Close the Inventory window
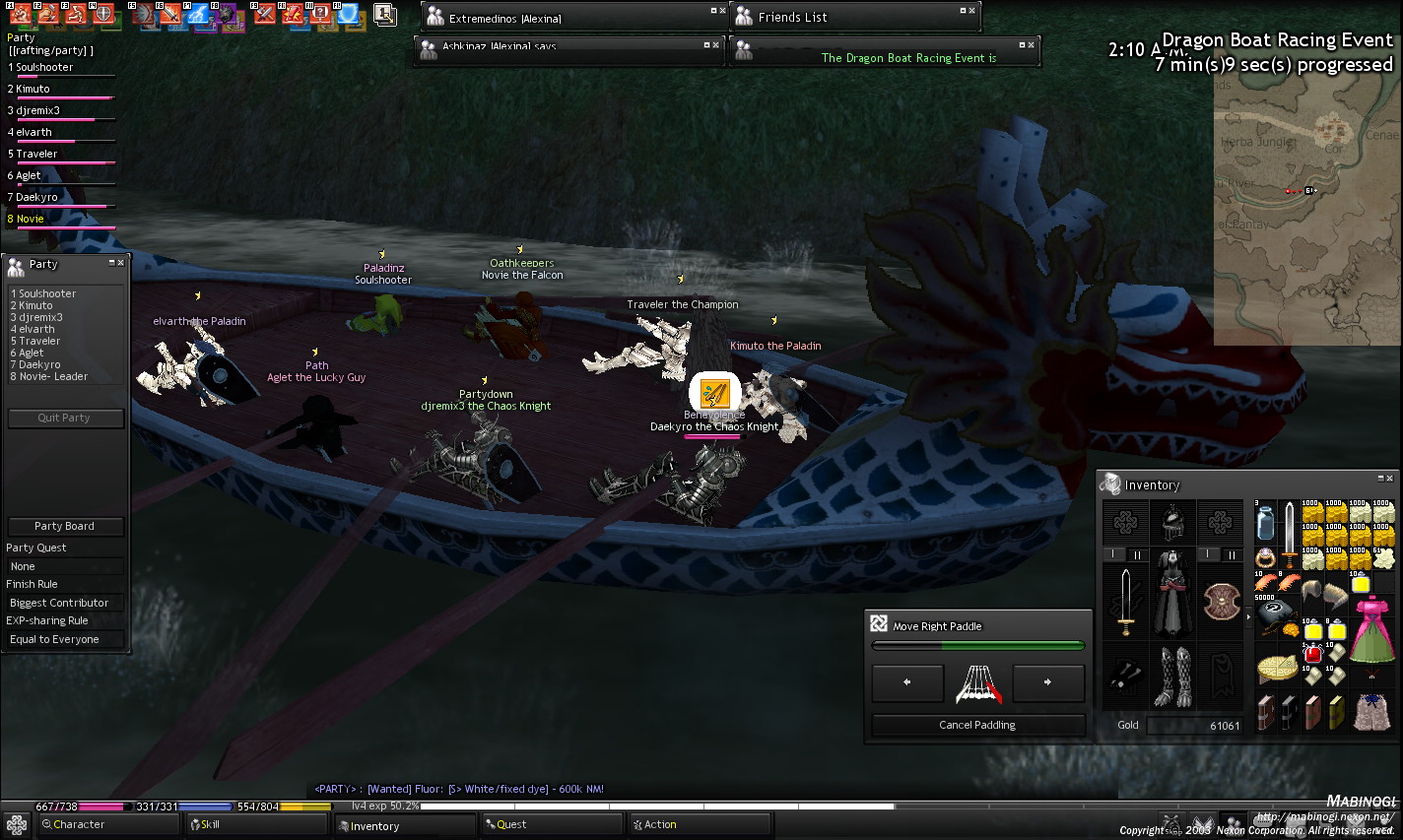 (x=1390, y=479)
